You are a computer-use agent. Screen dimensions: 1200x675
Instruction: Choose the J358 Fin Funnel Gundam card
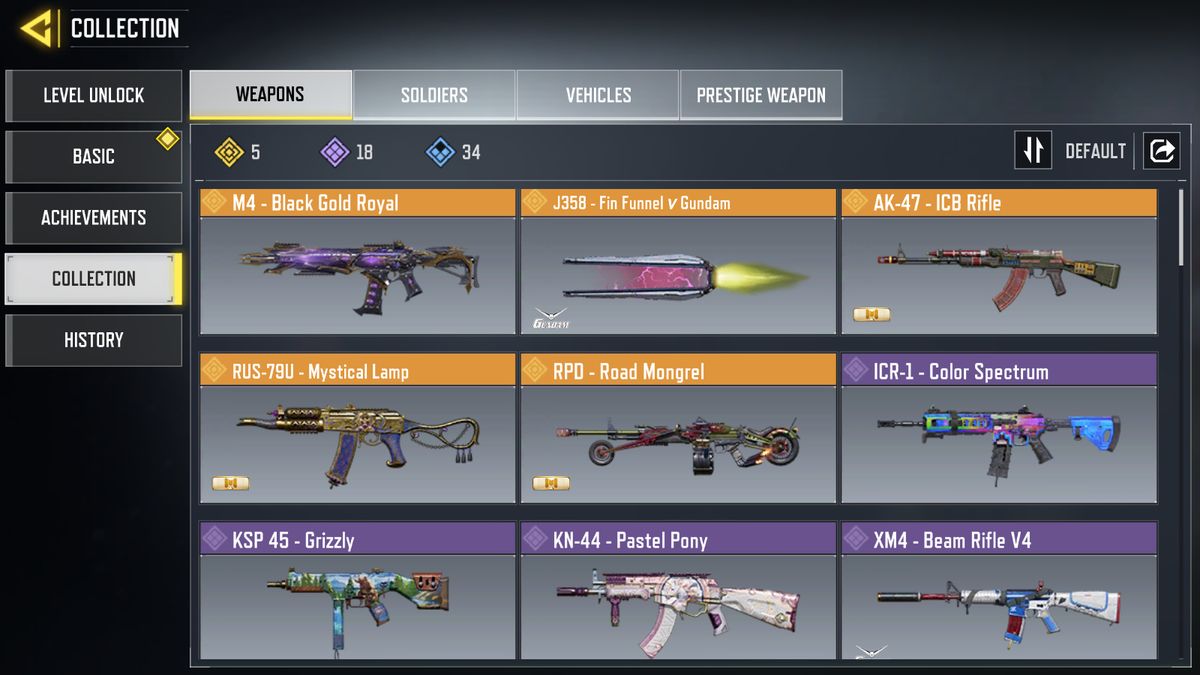point(677,263)
